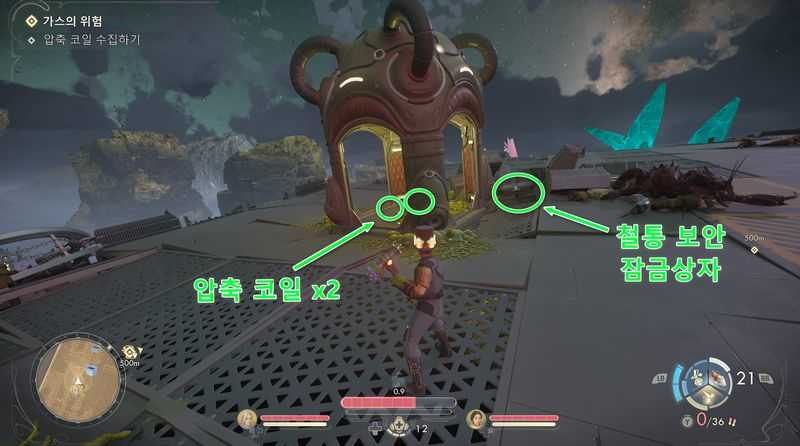Click the right companion portrait
Viewport: 800px width, 446px height.
click(x=476, y=418)
